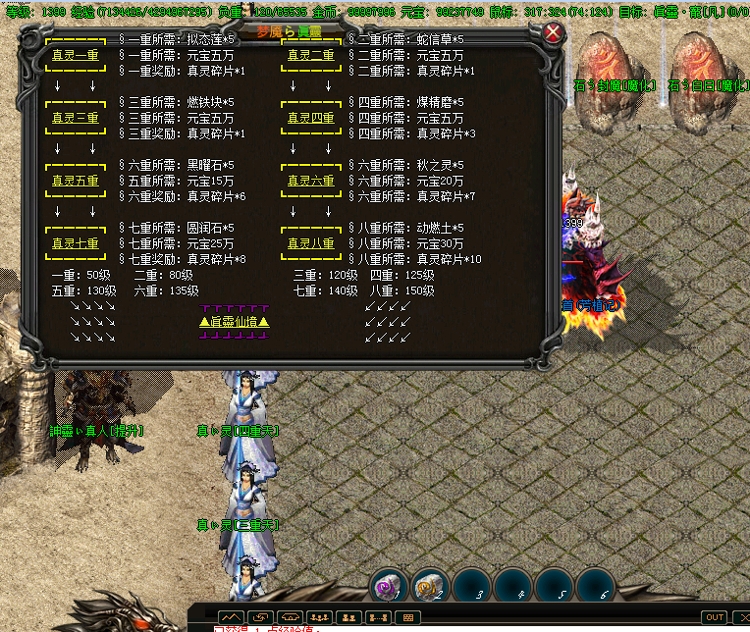Choose 真灵五重 in the dialog
750x632 pixels.
click(x=75, y=181)
